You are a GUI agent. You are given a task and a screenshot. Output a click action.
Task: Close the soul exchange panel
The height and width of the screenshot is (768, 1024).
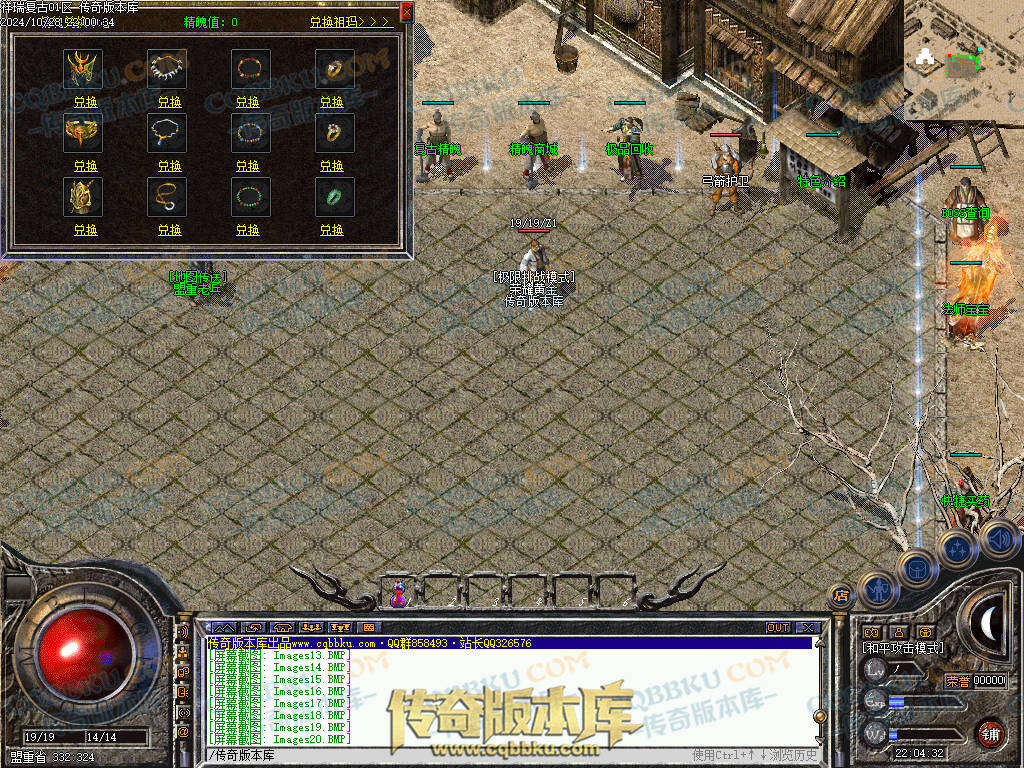[405, 12]
